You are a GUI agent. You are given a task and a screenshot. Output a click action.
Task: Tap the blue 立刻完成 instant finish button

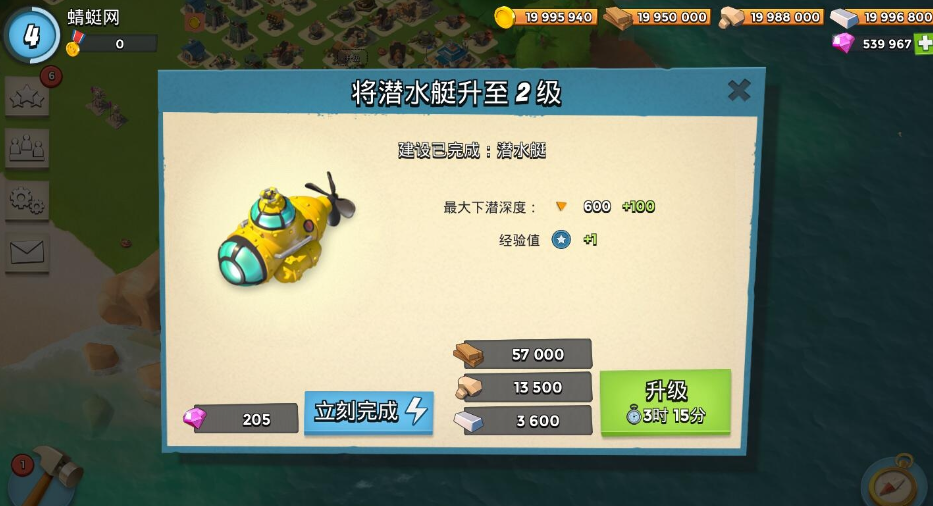(x=369, y=412)
